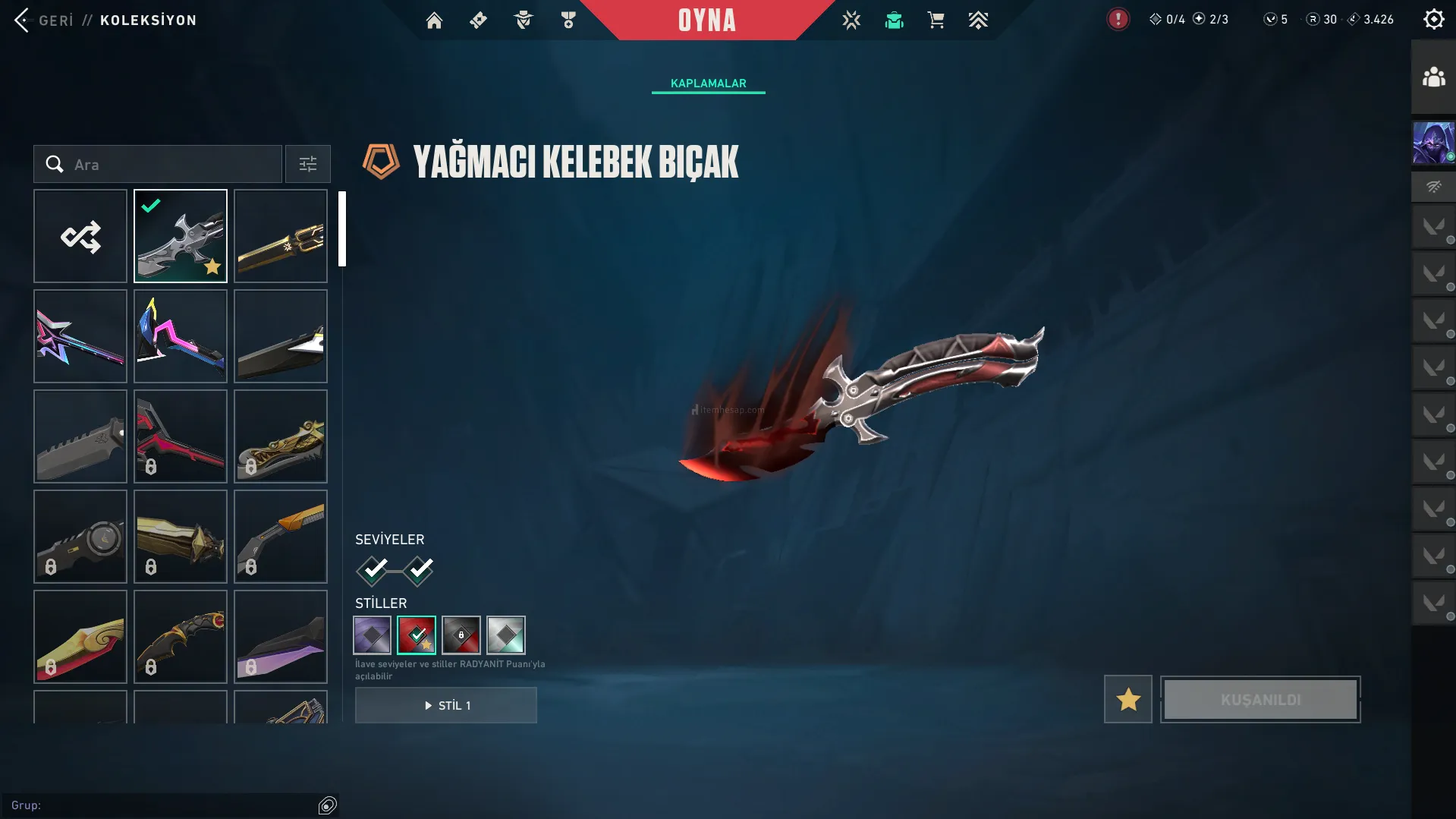Toggle the favorite star button
Viewport: 1456px width, 819px height.
coord(1127,699)
